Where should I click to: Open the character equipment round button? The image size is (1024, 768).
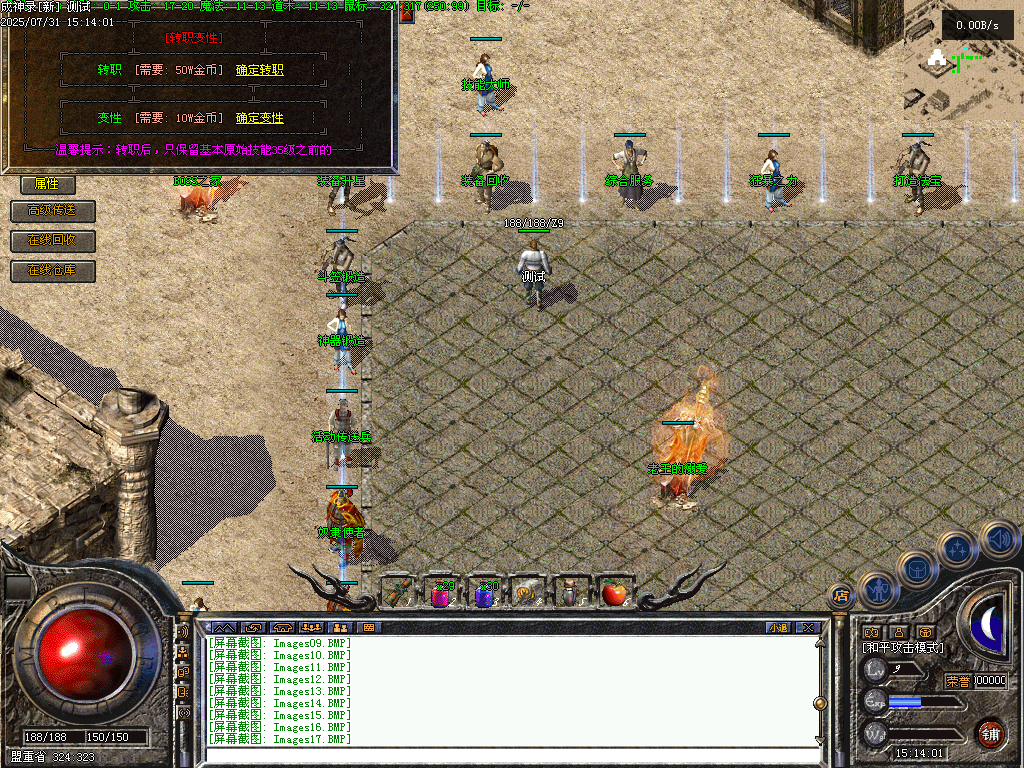coord(878,590)
